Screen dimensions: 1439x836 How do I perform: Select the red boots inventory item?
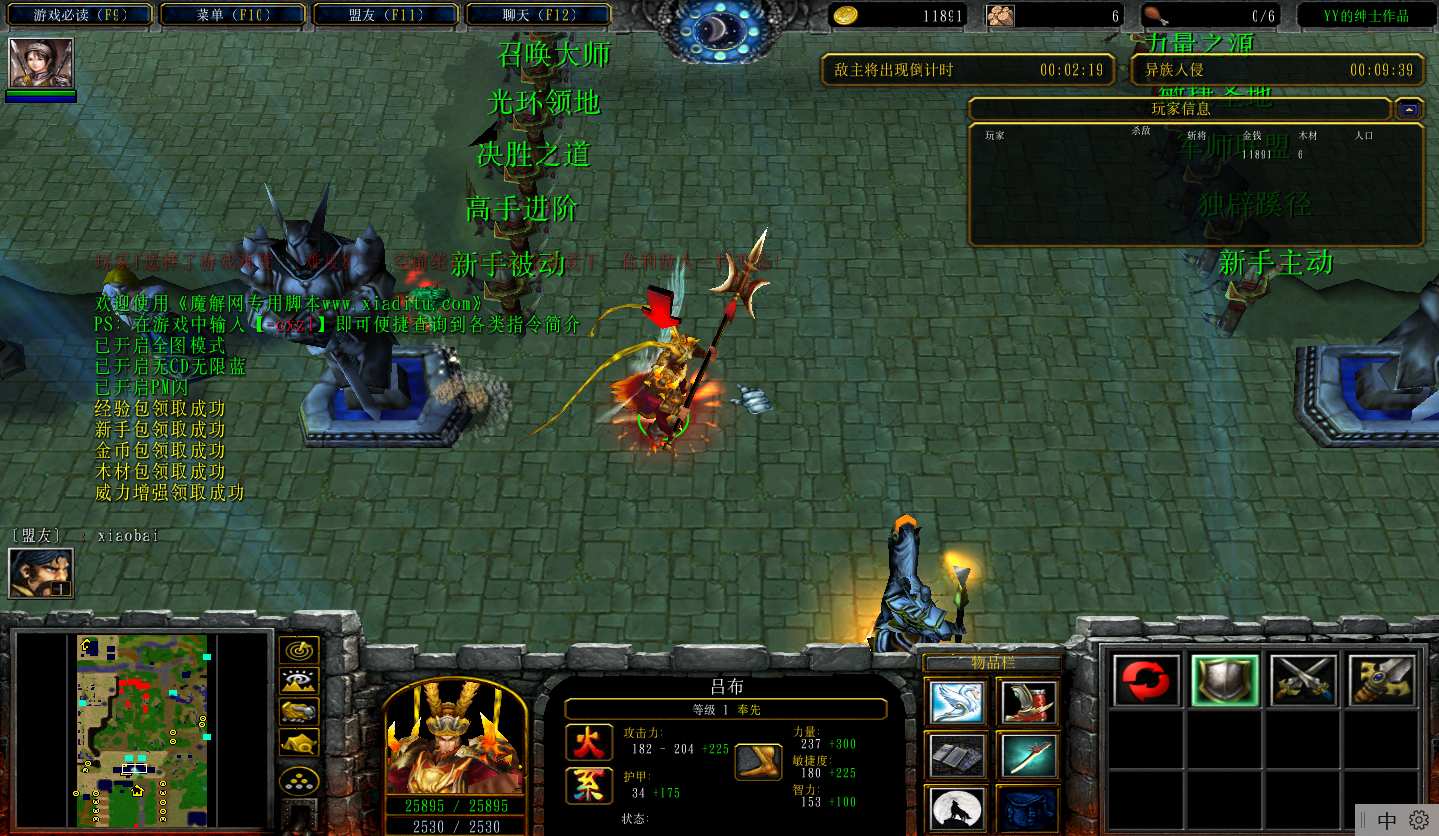pos(1027,701)
